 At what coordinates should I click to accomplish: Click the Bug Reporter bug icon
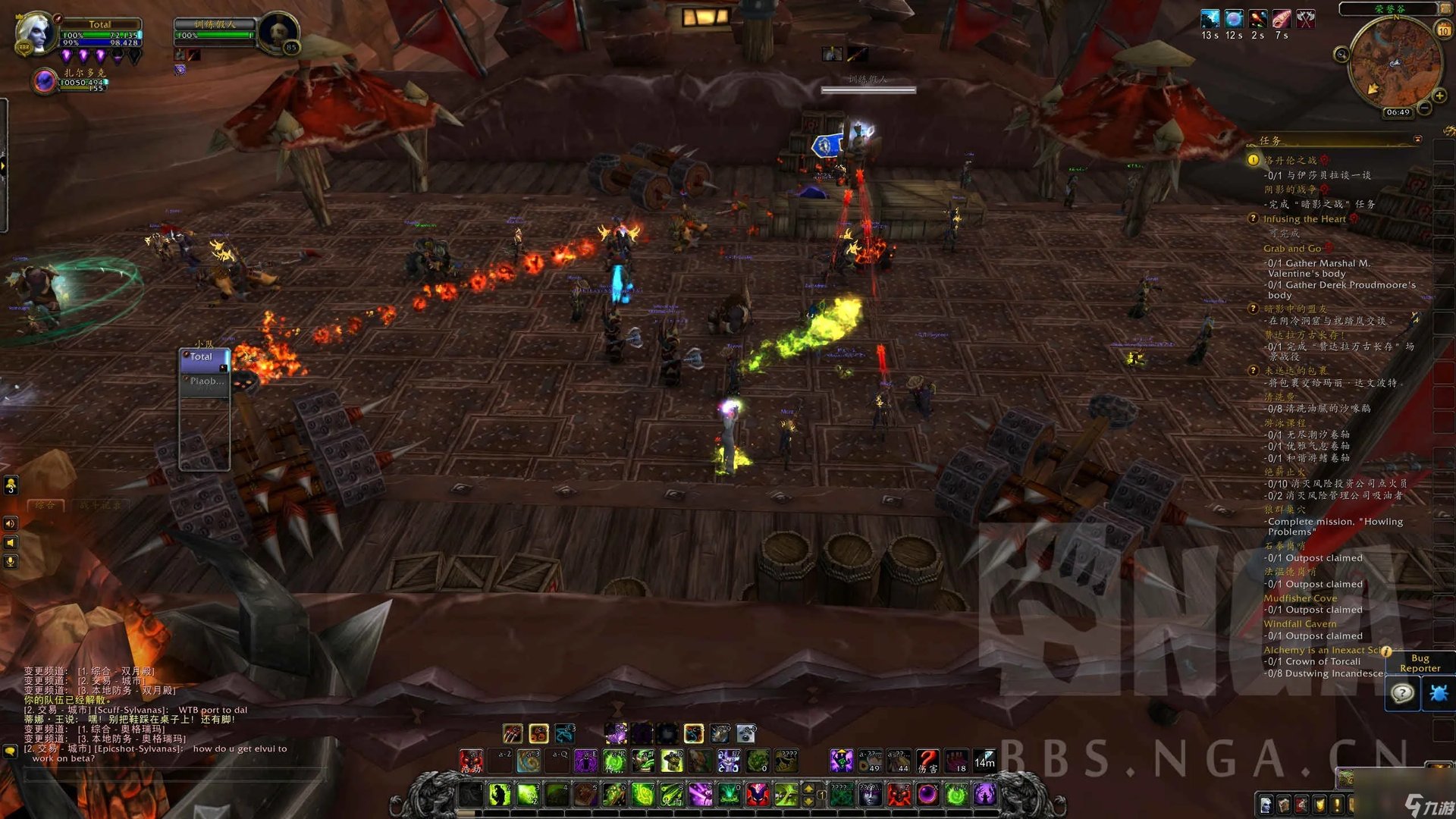tap(1438, 693)
